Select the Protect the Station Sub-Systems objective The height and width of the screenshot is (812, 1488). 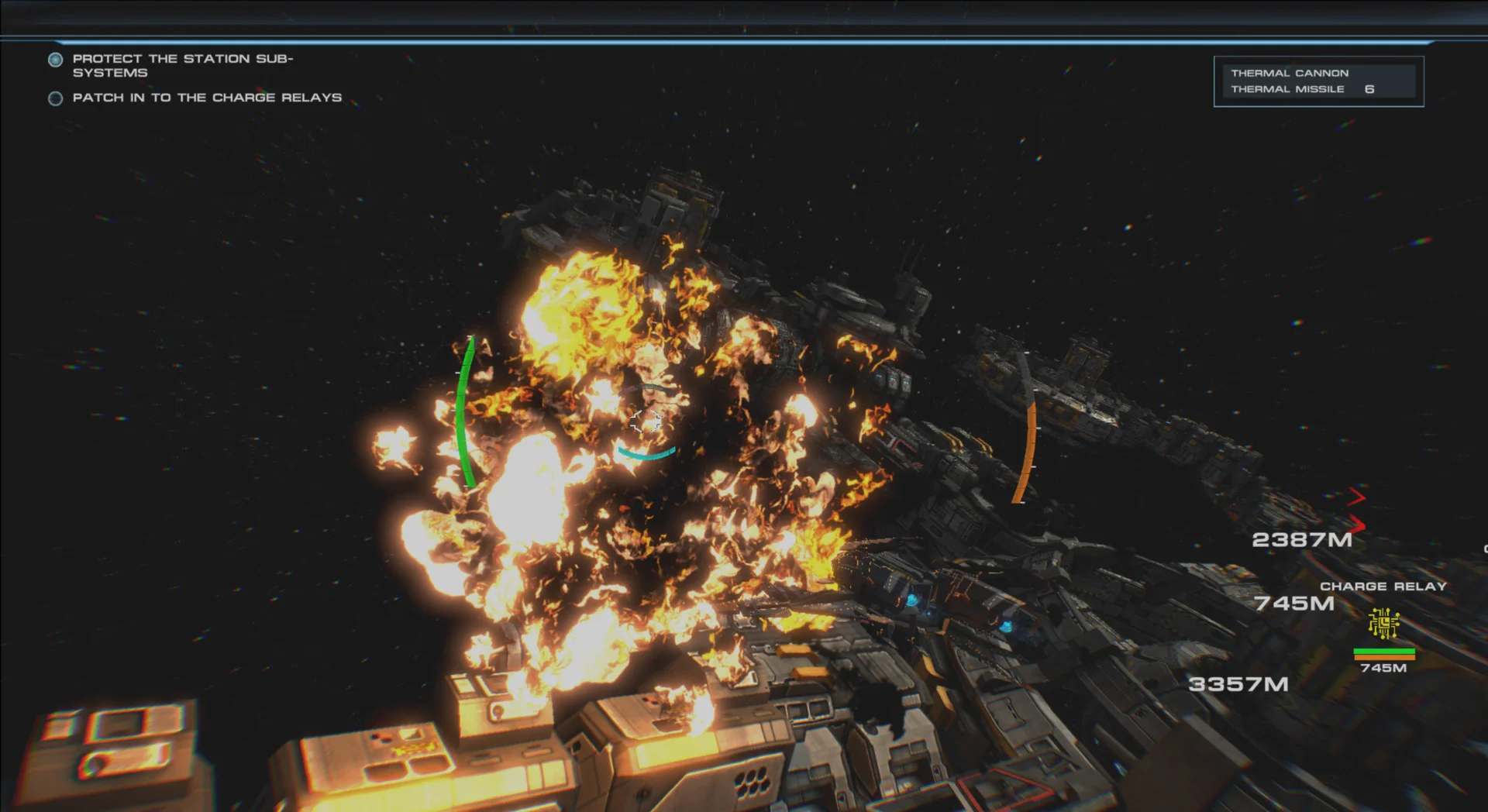tap(182, 65)
